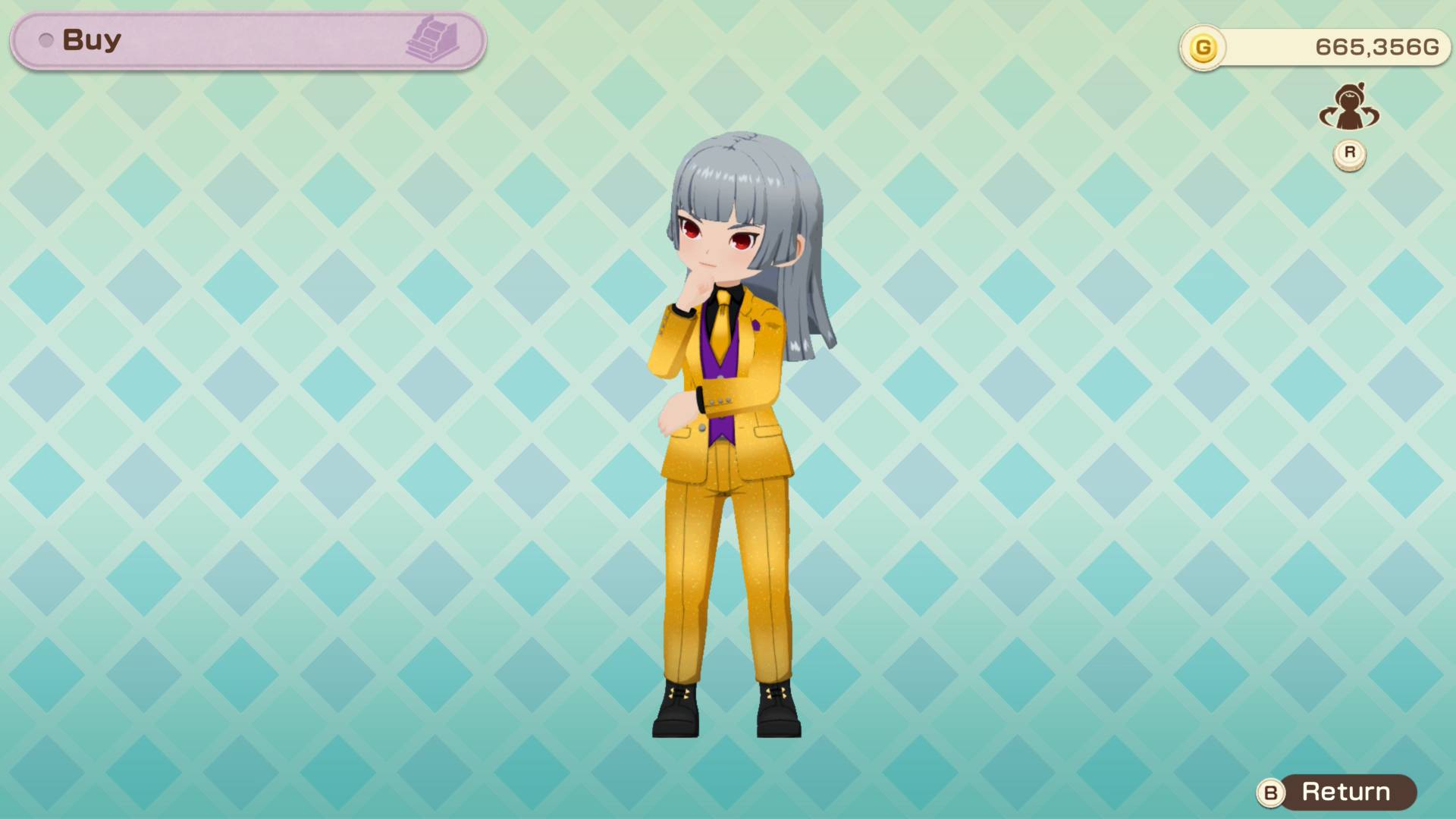This screenshot has width=1456, height=819.
Task: Click the rotate arrows around the character silhouette
Action: [x=1348, y=108]
